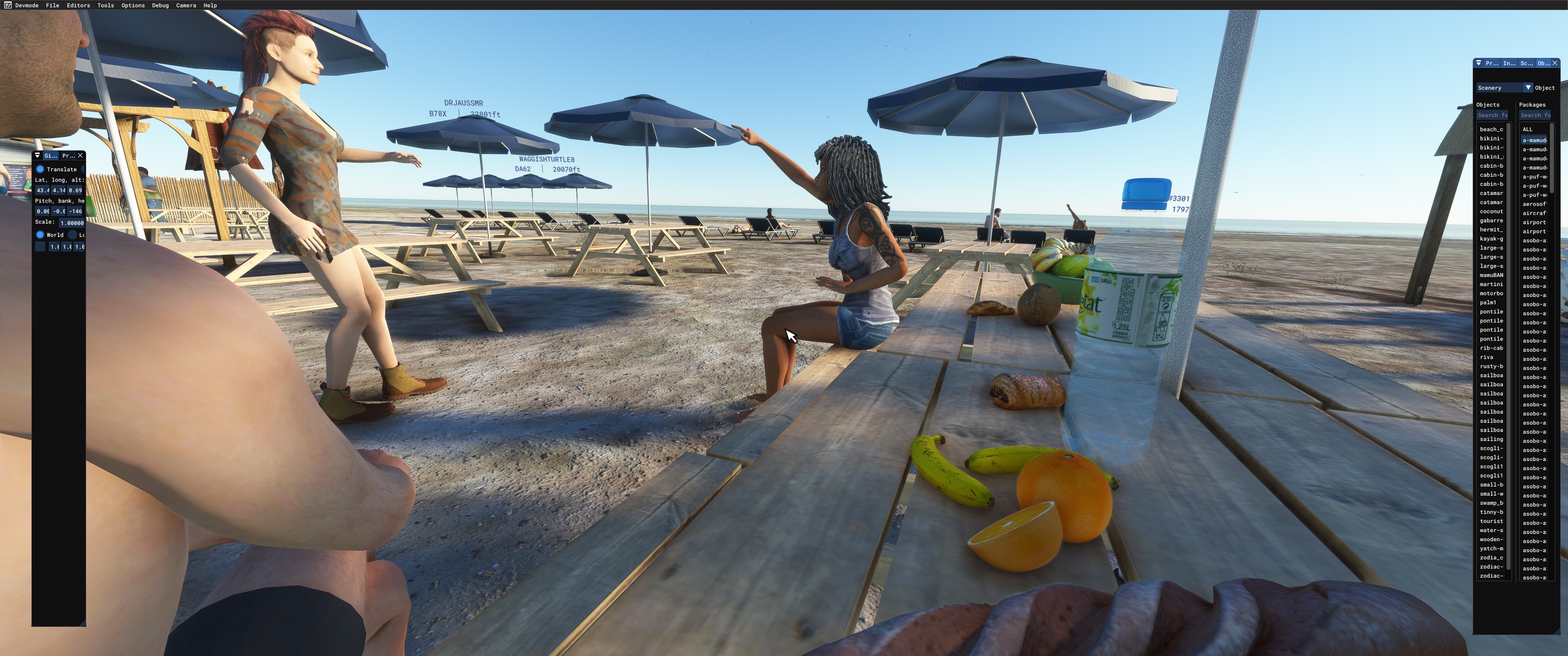Viewport: 1568px width, 656px height.
Task: Select the Translate gizmo mode
Action: click(x=40, y=169)
